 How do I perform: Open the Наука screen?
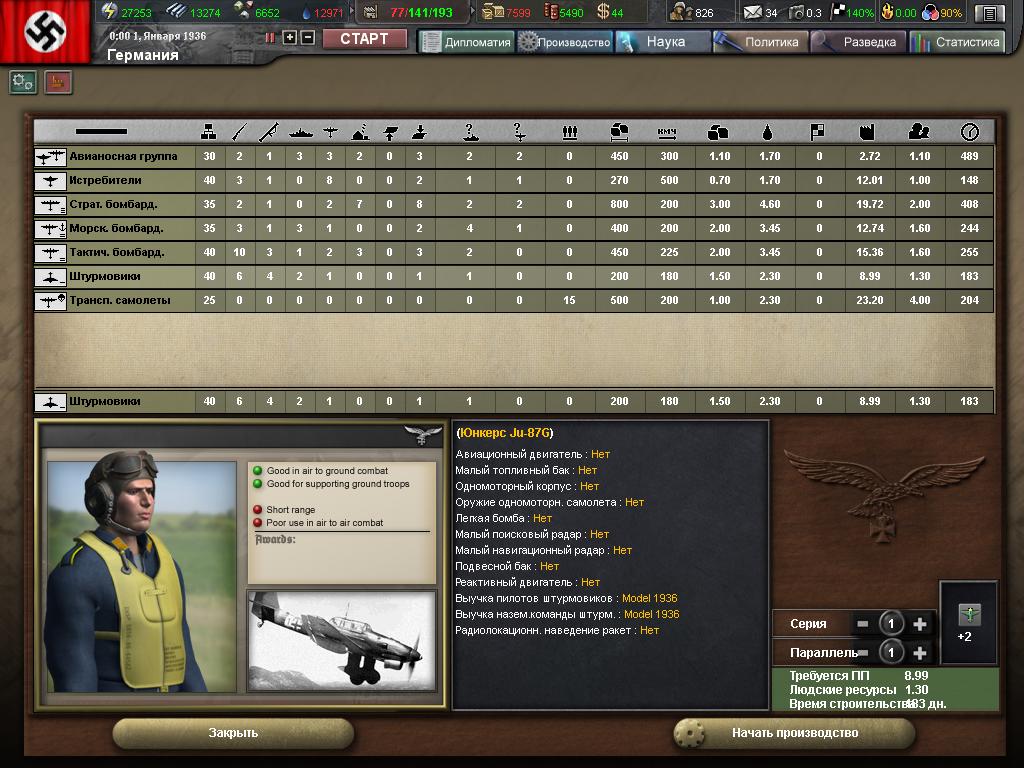[663, 42]
